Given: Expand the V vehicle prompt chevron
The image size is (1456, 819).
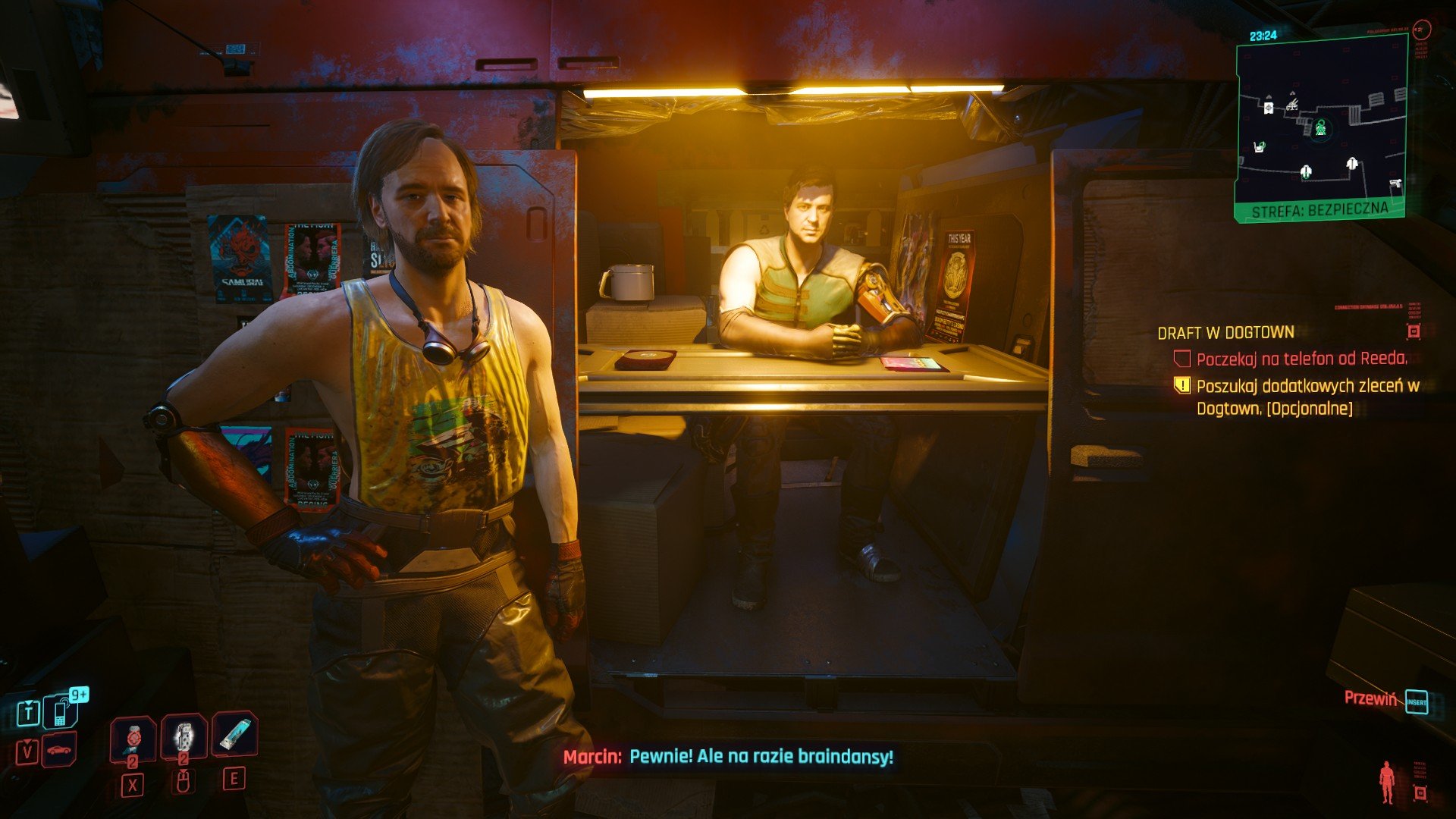Looking at the screenshot, I should pos(27,742).
